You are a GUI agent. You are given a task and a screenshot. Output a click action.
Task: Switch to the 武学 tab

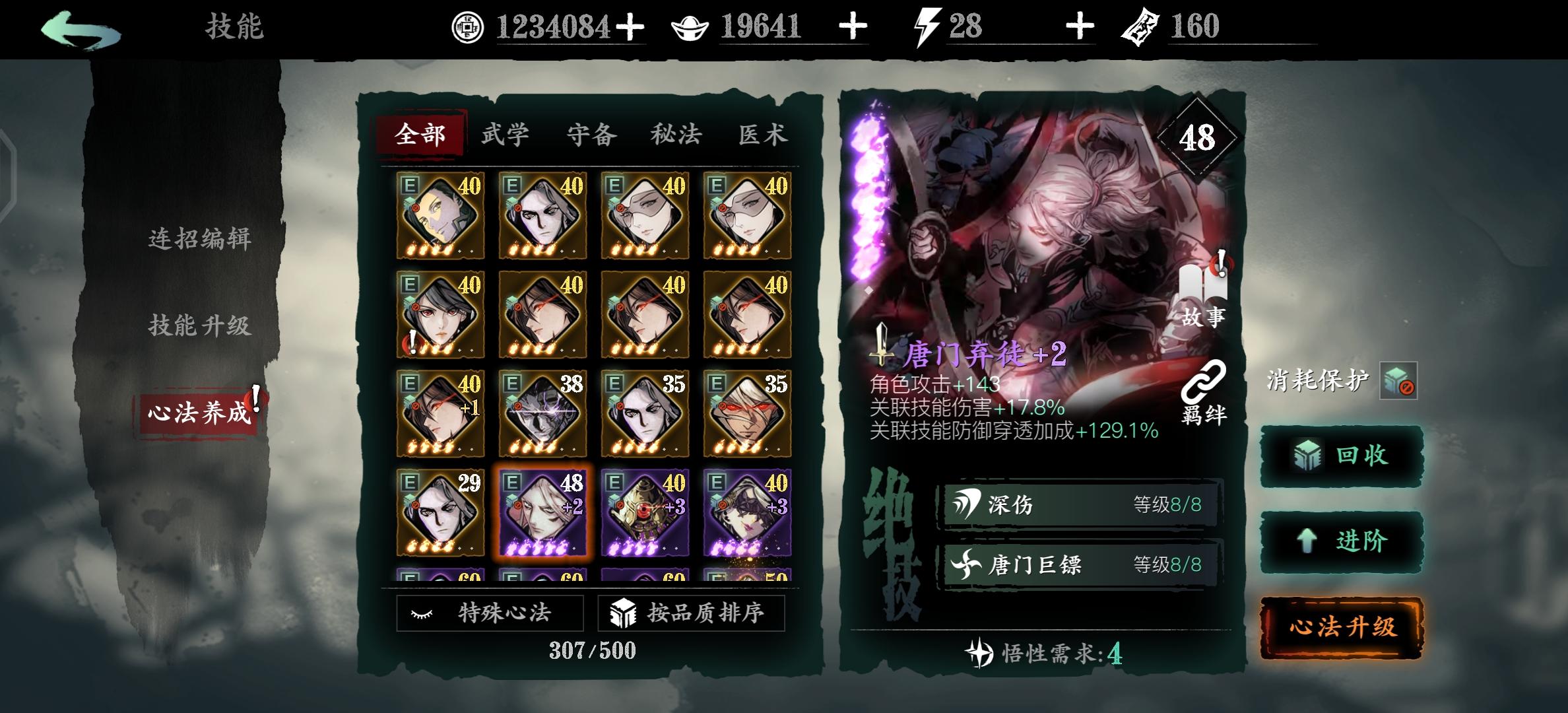point(506,134)
